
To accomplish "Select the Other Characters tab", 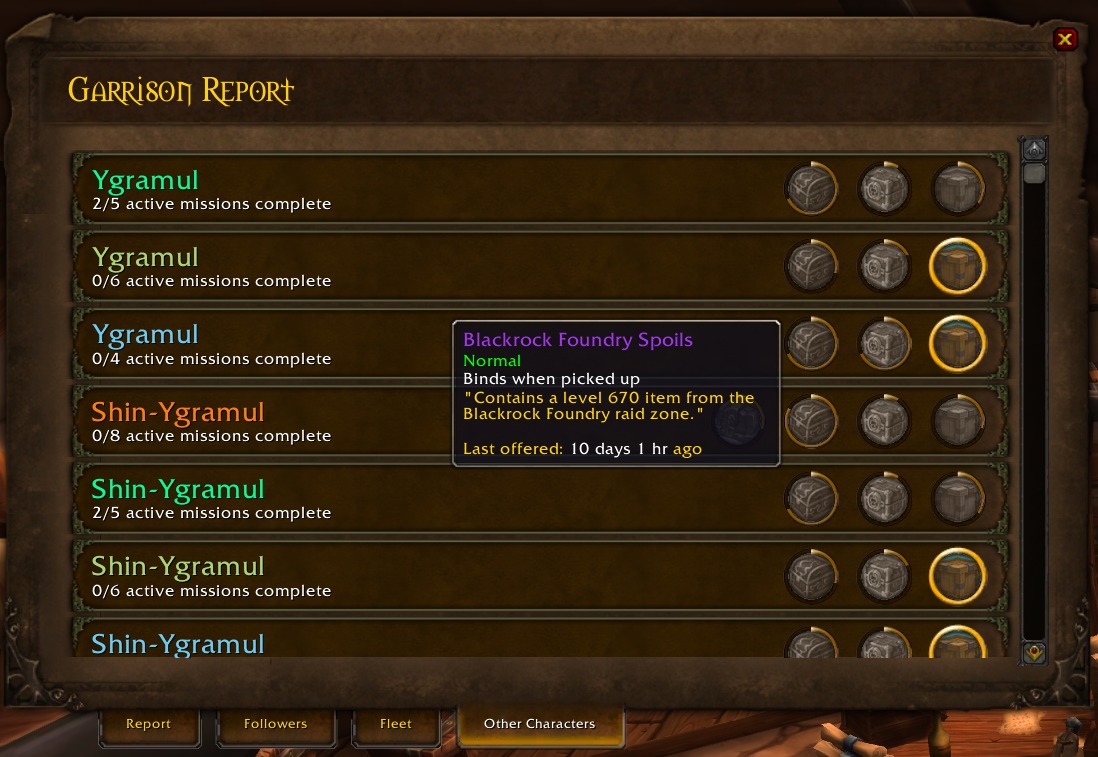I will tap(539, 724).
